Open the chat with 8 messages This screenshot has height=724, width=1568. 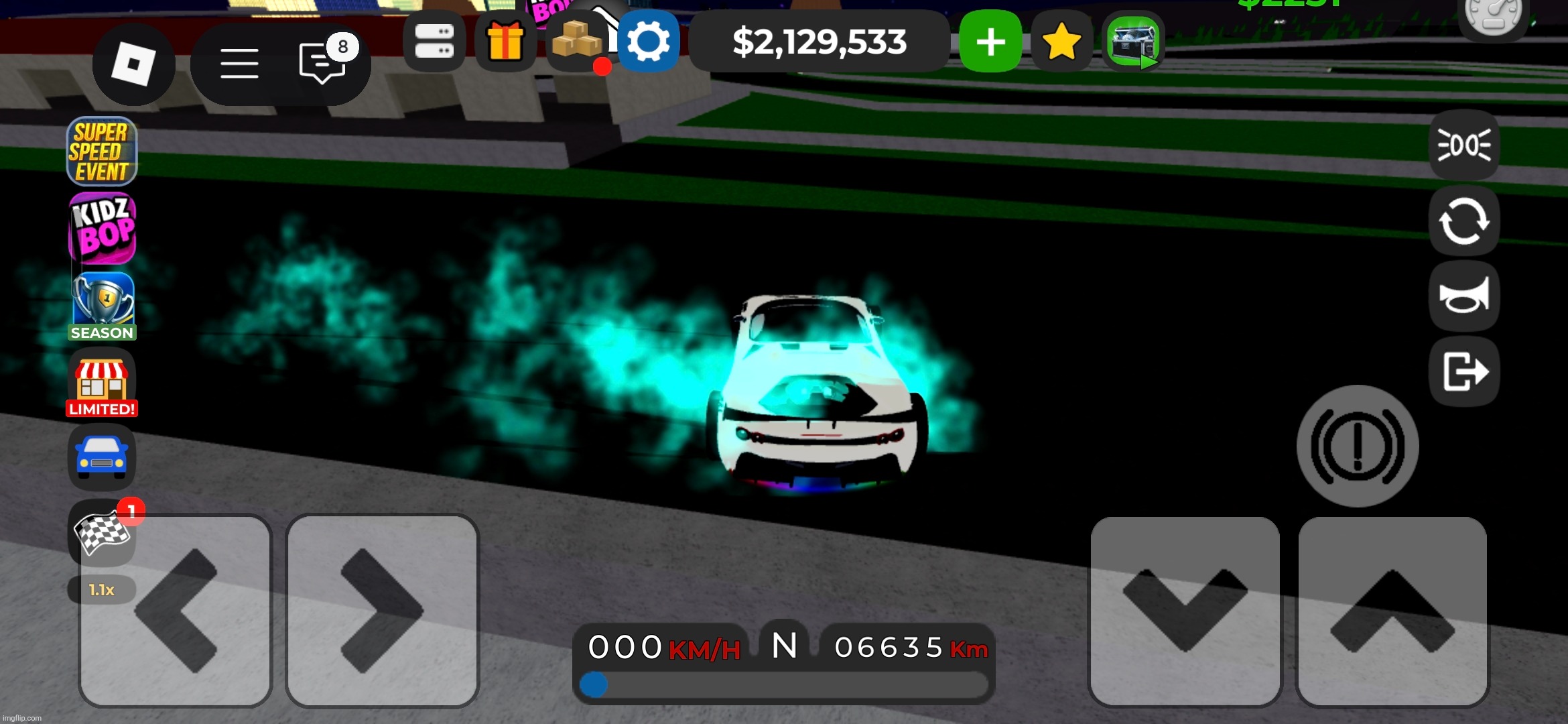[x=323, y=63]
